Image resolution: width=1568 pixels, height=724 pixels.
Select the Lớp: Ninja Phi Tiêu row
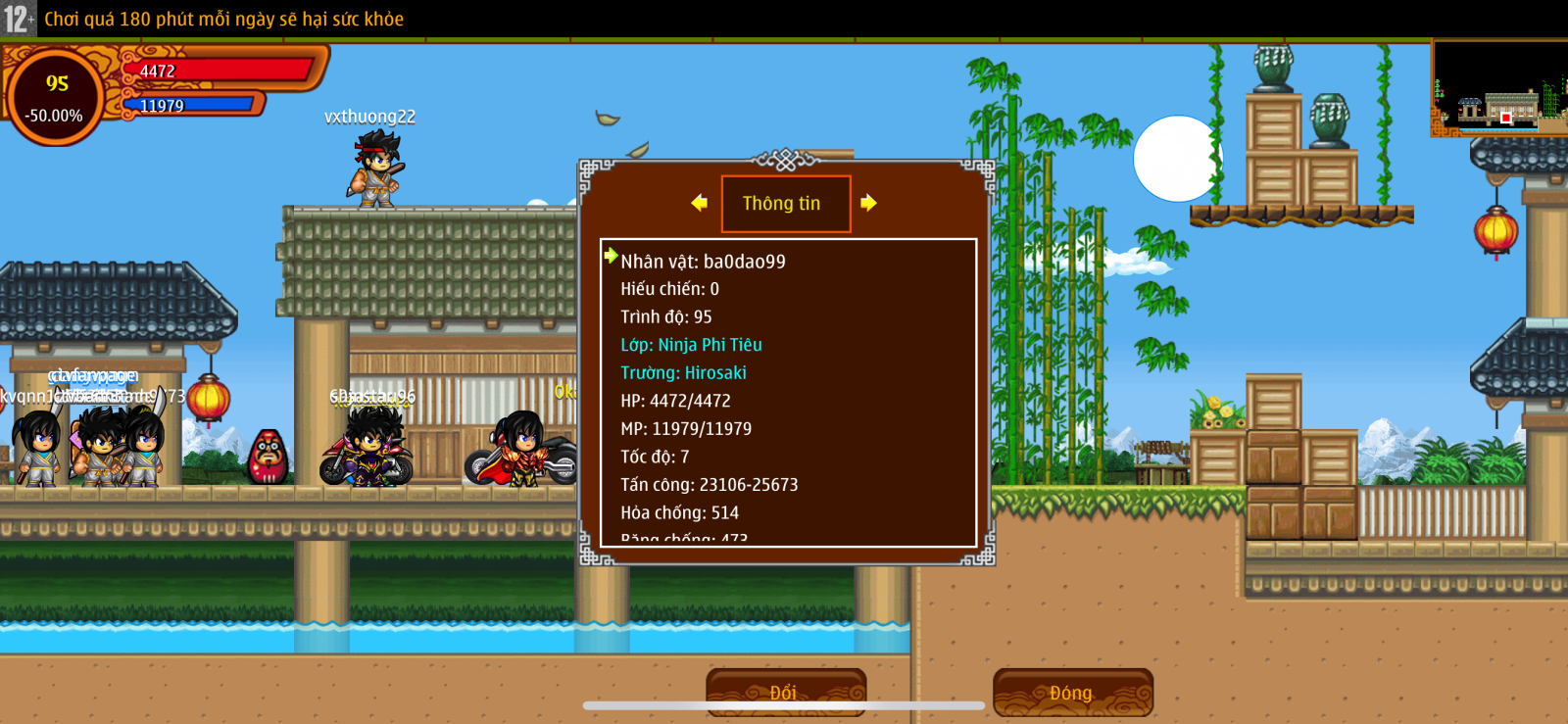(x=691, y=345)
